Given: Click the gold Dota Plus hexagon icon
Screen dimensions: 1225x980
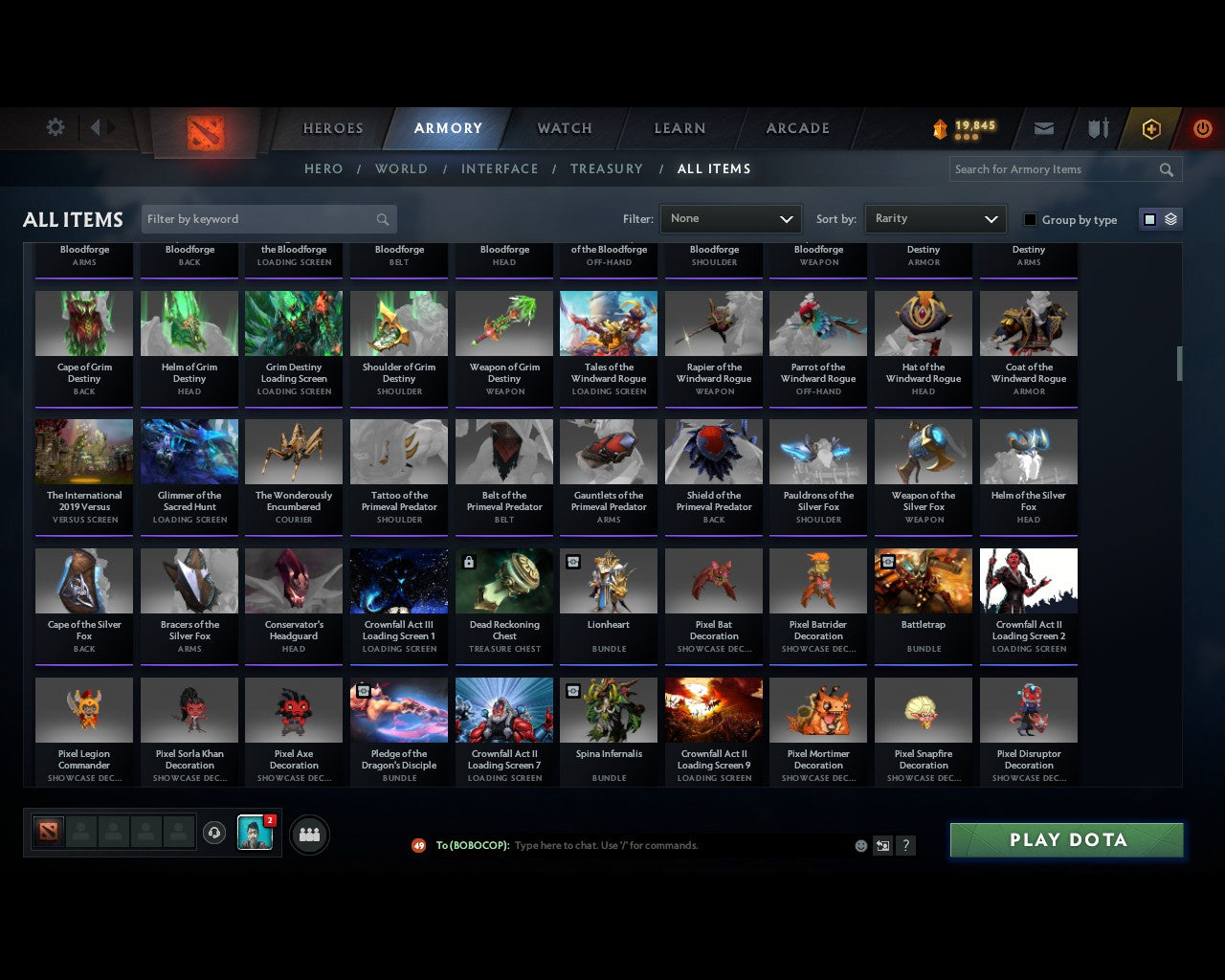Looking at the screenshot, I should tap(1151, 127).
